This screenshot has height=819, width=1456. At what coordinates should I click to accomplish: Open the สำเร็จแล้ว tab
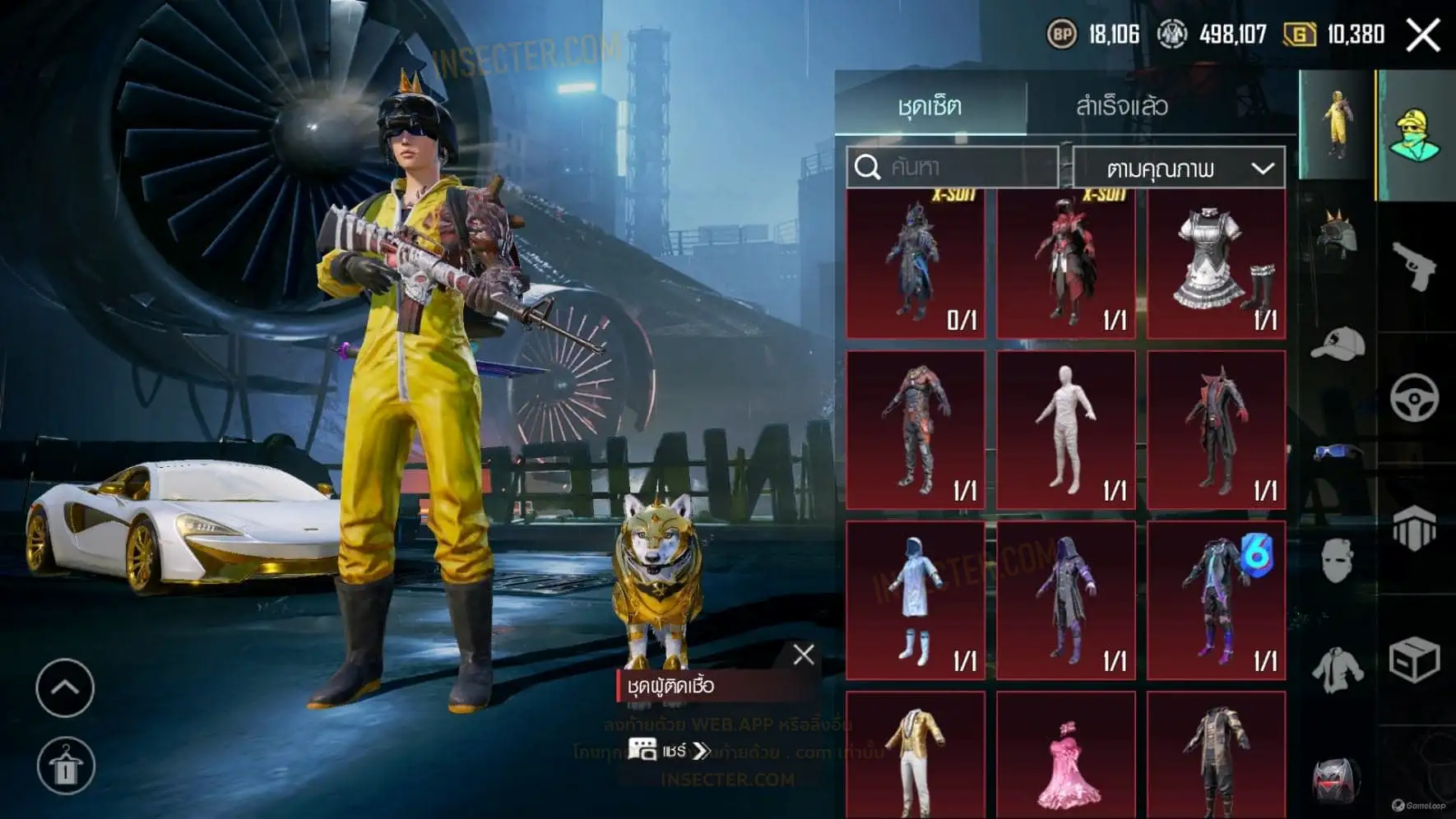1121,106
